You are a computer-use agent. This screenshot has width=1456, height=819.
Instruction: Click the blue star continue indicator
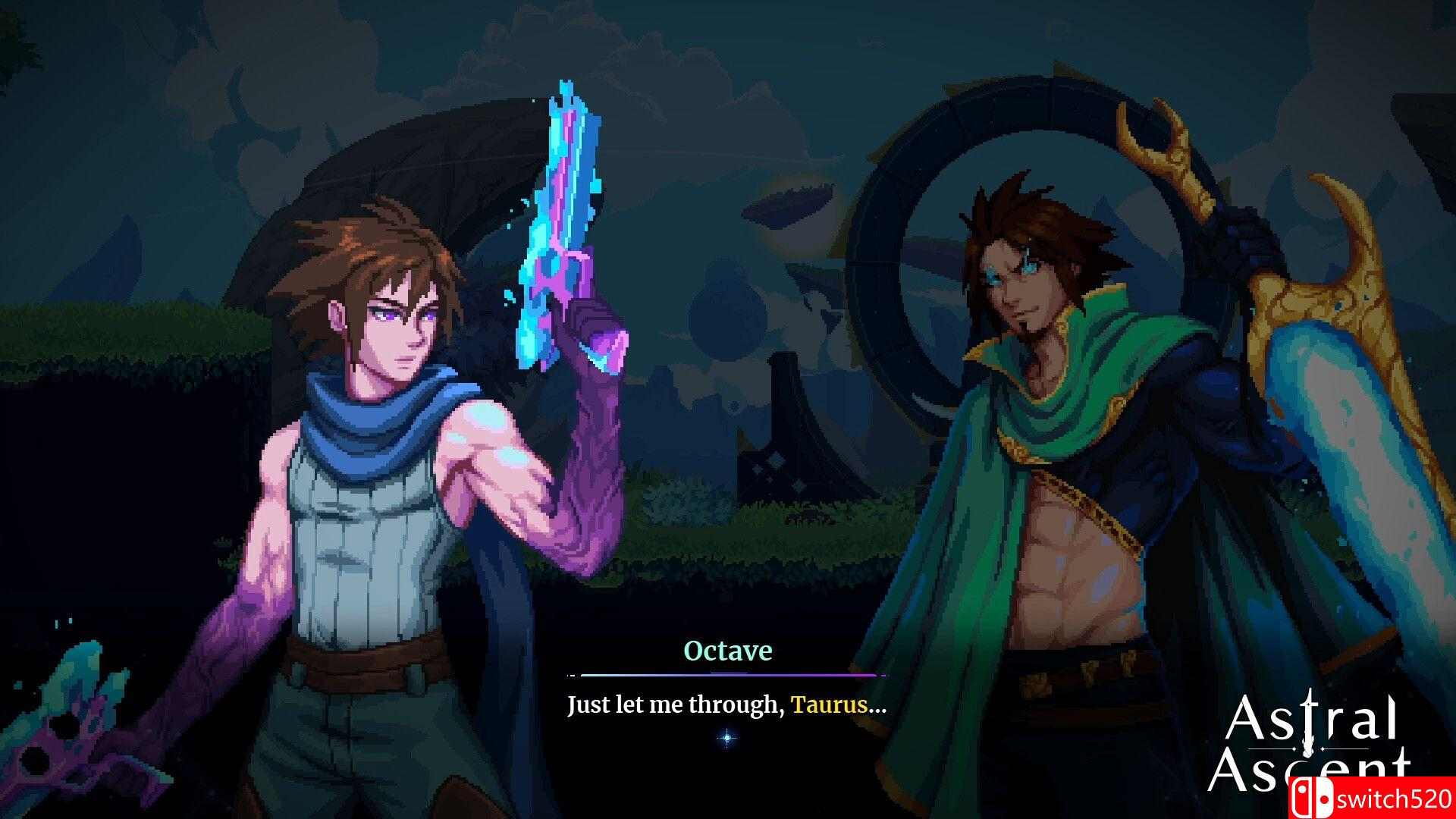pyautogui.click(x=726, y=736)
